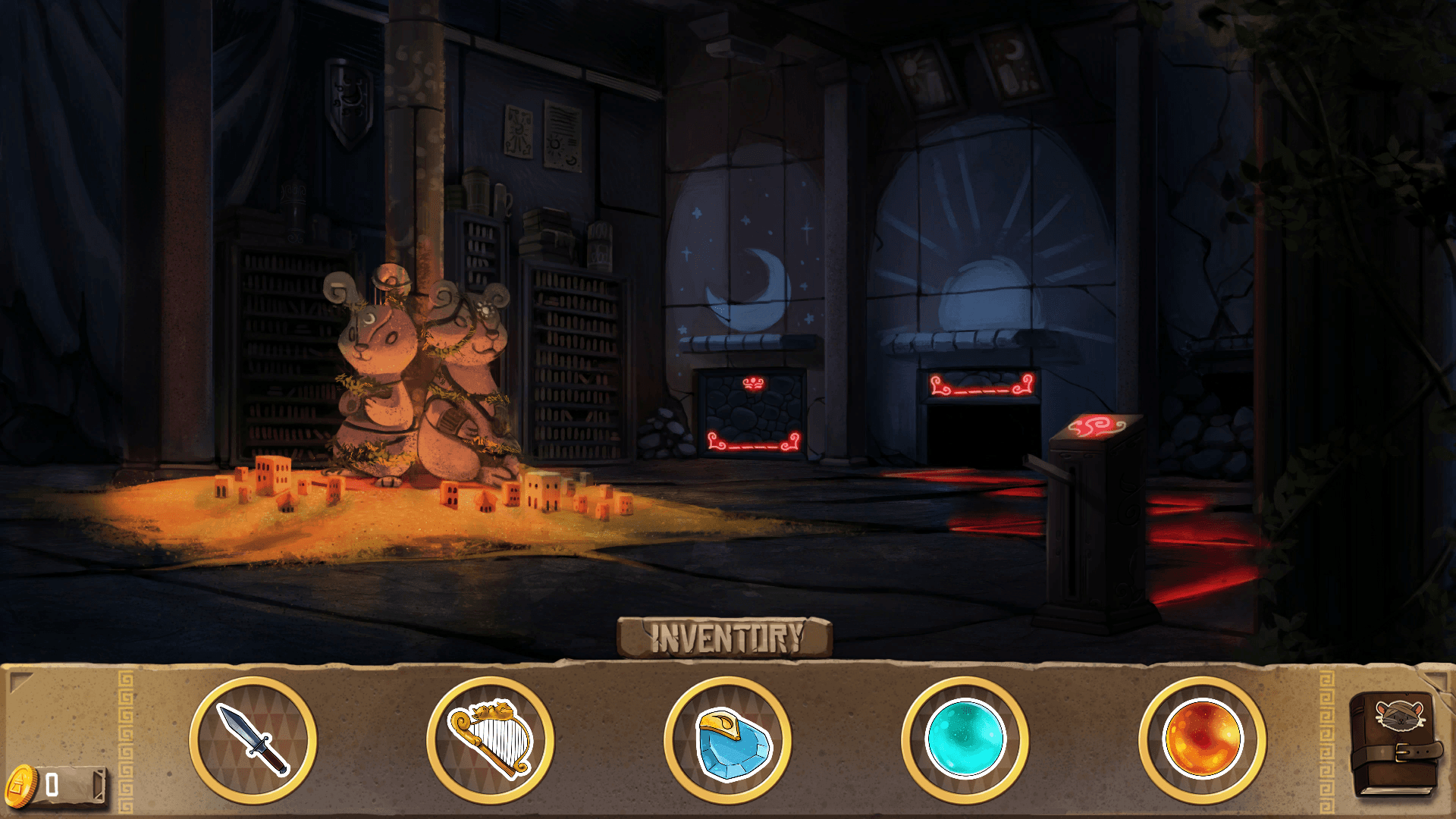1456x819 pixels.
Task: Select the fiery orange orb item
Action: (x=1202, y=739)
